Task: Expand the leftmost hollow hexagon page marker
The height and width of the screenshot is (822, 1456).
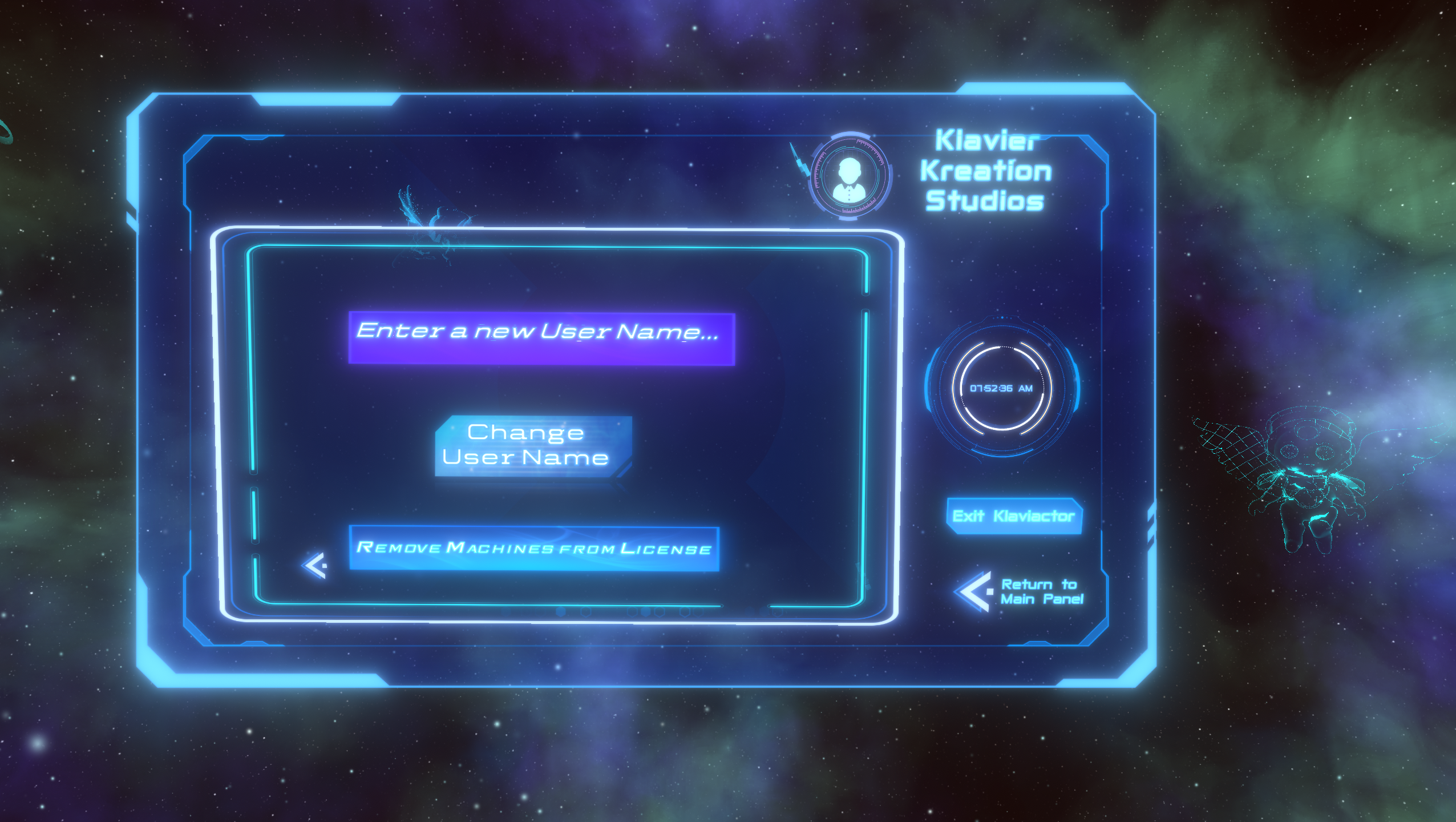Action: (586, 612)
